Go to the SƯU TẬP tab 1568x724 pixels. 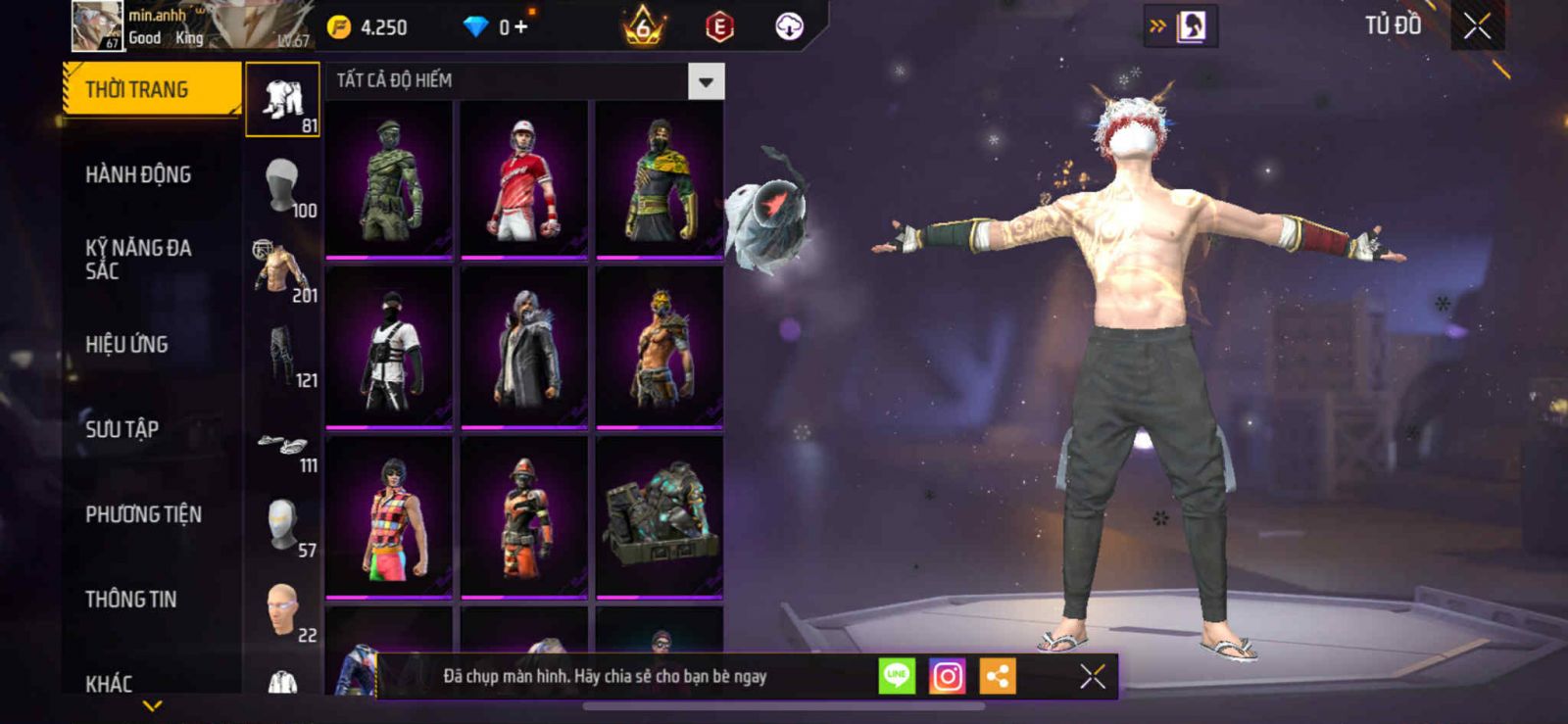[x=122, y=429]
